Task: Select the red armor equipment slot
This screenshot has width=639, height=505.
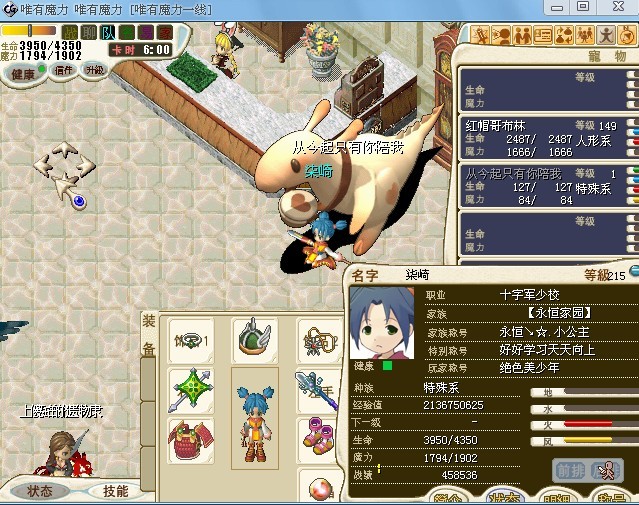Action: coord(190,440)
